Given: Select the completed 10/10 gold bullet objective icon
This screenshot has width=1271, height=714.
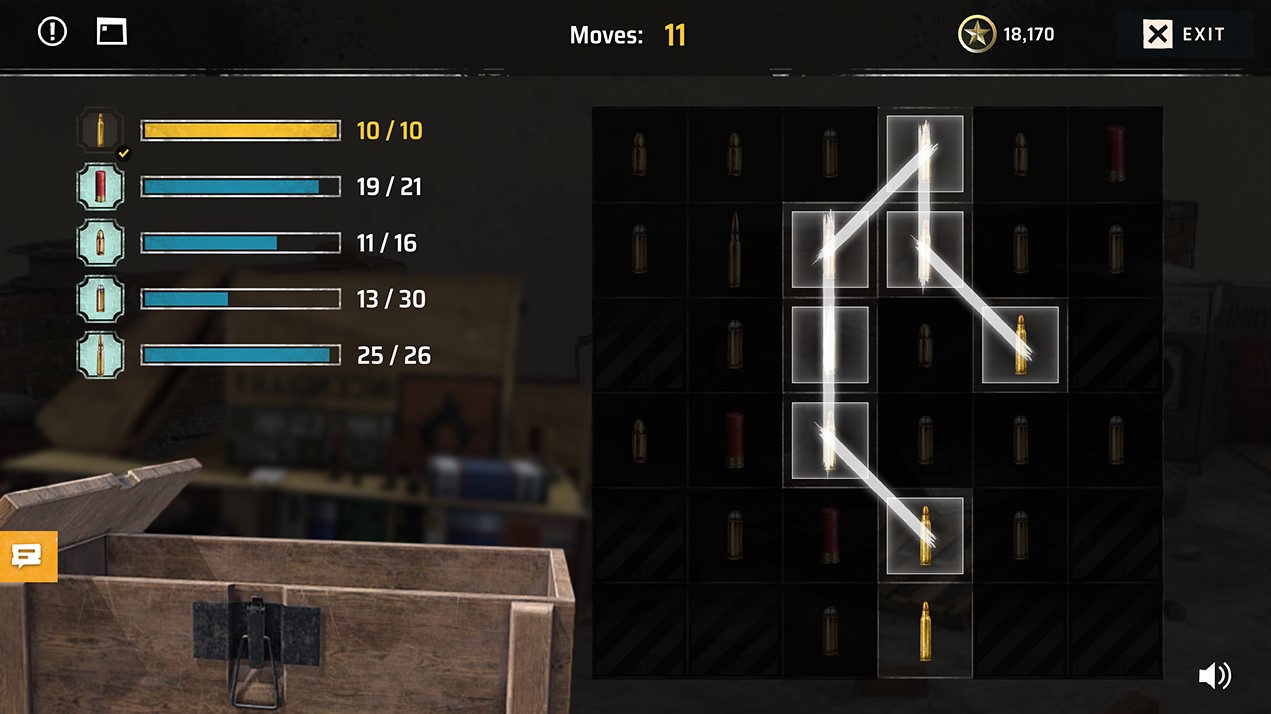Looking at the screenshot, I should pyautogui.click(x=100, y=130).
